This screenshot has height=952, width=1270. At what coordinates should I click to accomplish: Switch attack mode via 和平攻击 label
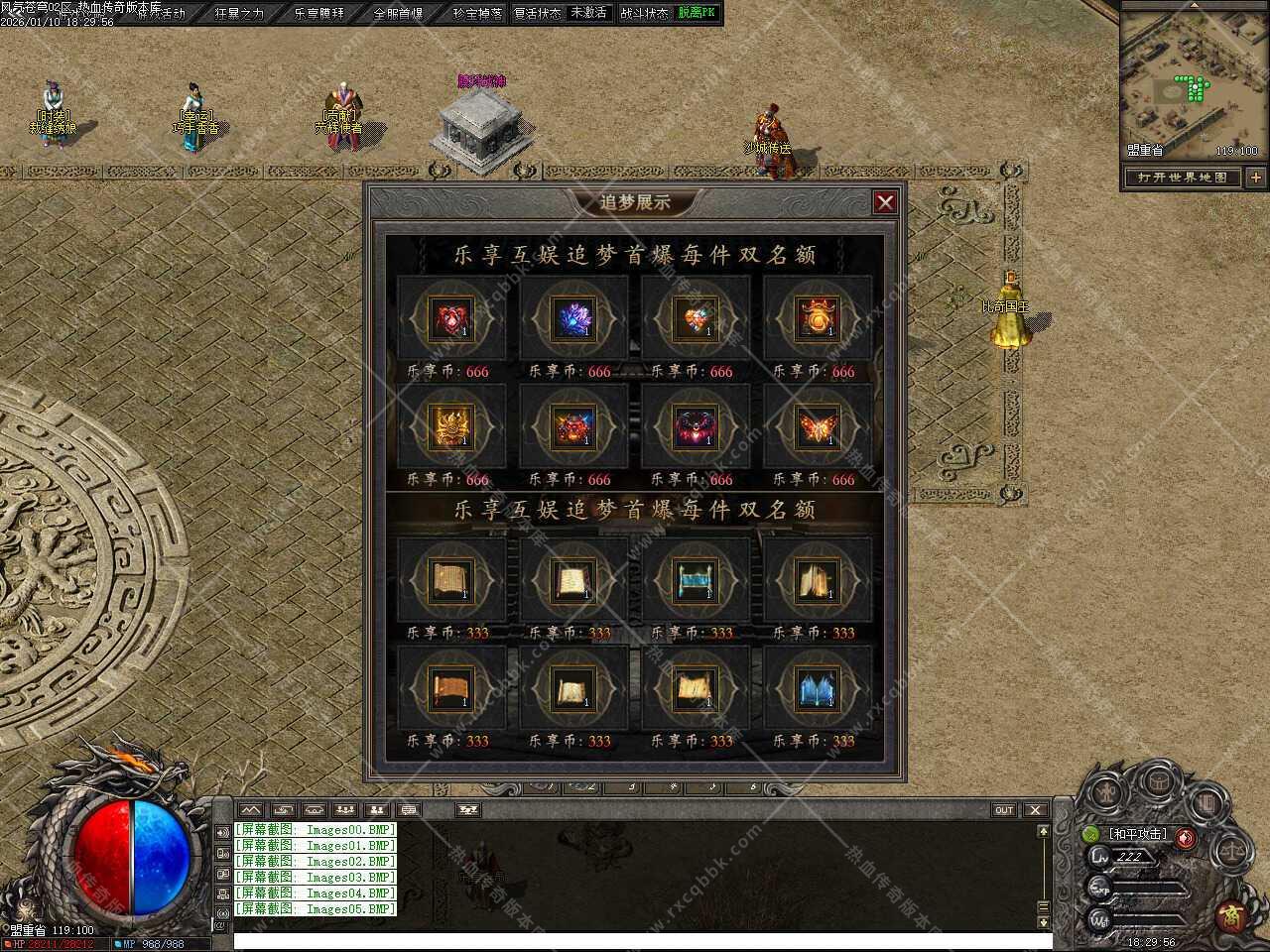click(x=1138, y=834)
